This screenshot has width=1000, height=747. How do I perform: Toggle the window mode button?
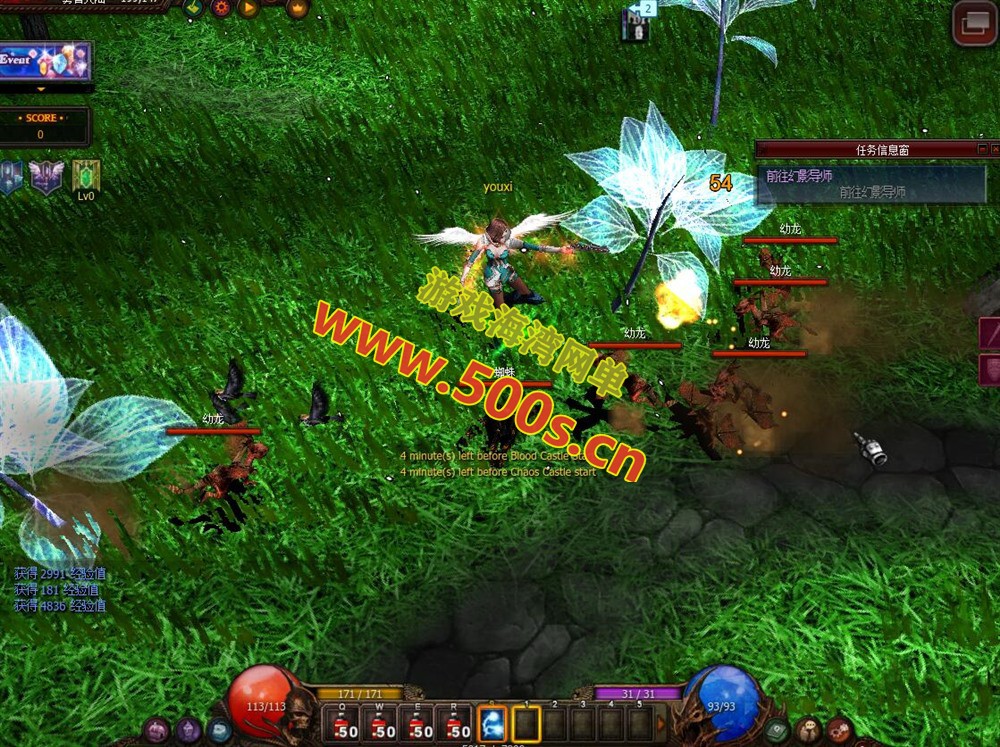coord(973,23)
